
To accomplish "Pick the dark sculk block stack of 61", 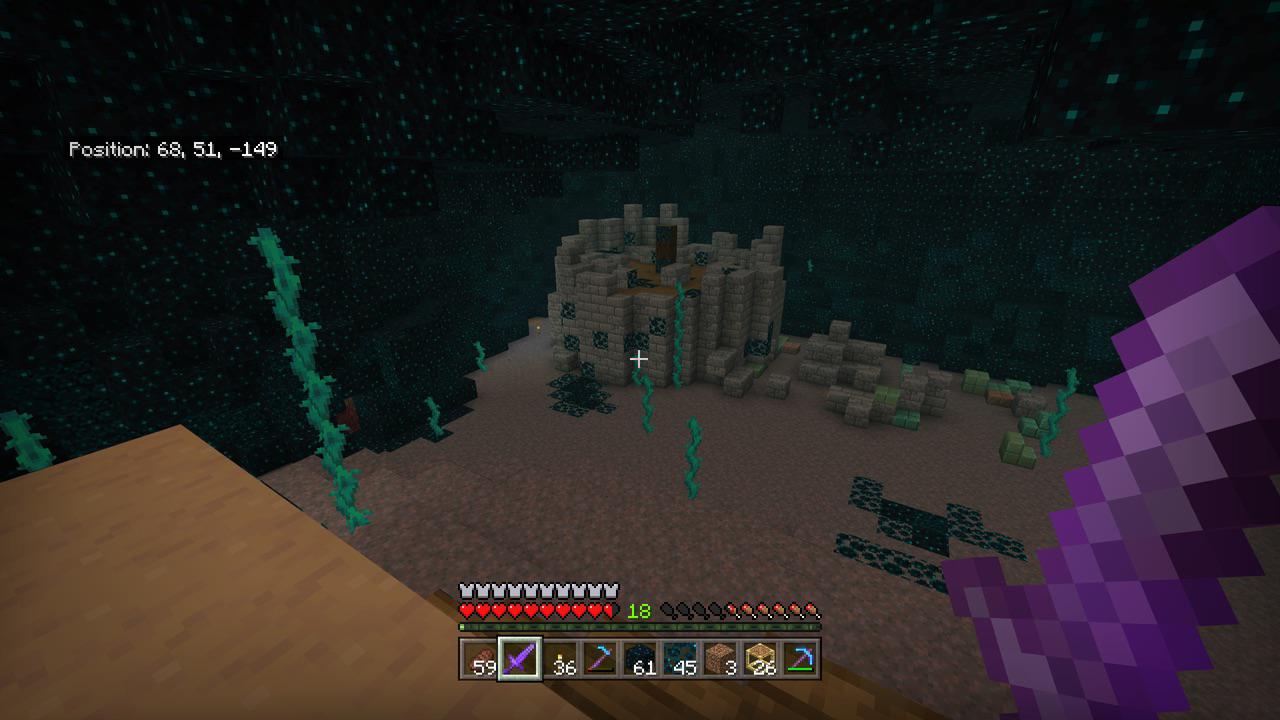I will tap(640, 659).
